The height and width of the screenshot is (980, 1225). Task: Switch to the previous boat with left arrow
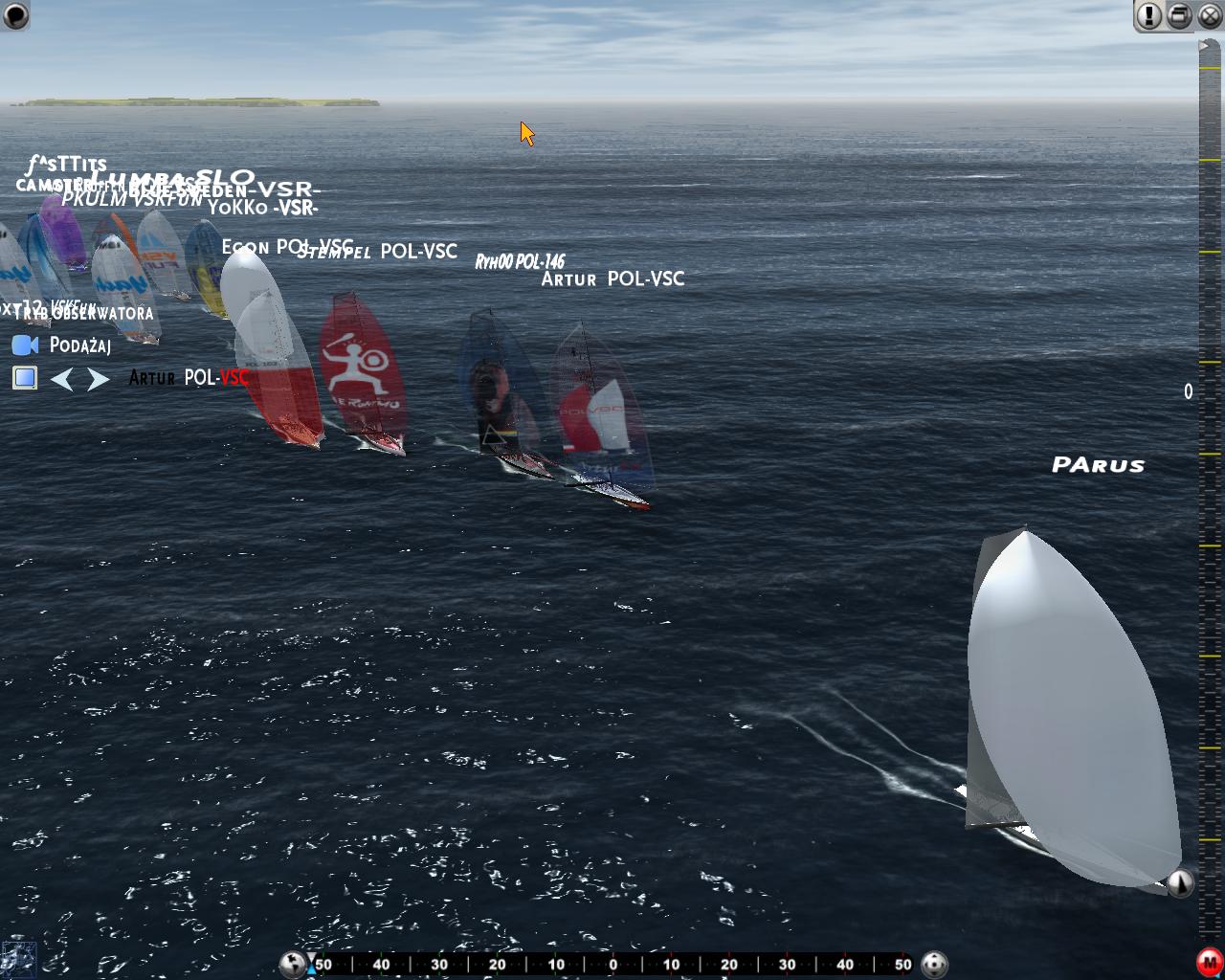[x=62, y=380]
